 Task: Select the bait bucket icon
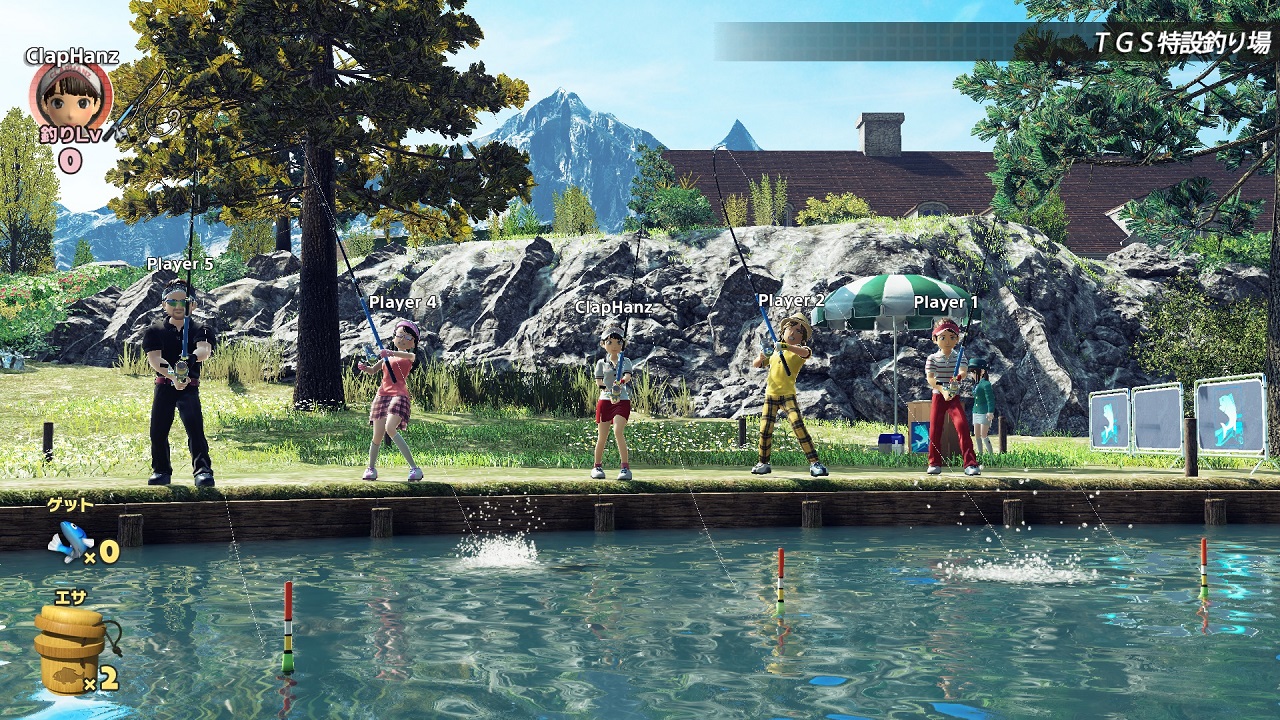[x=70, y=647]
